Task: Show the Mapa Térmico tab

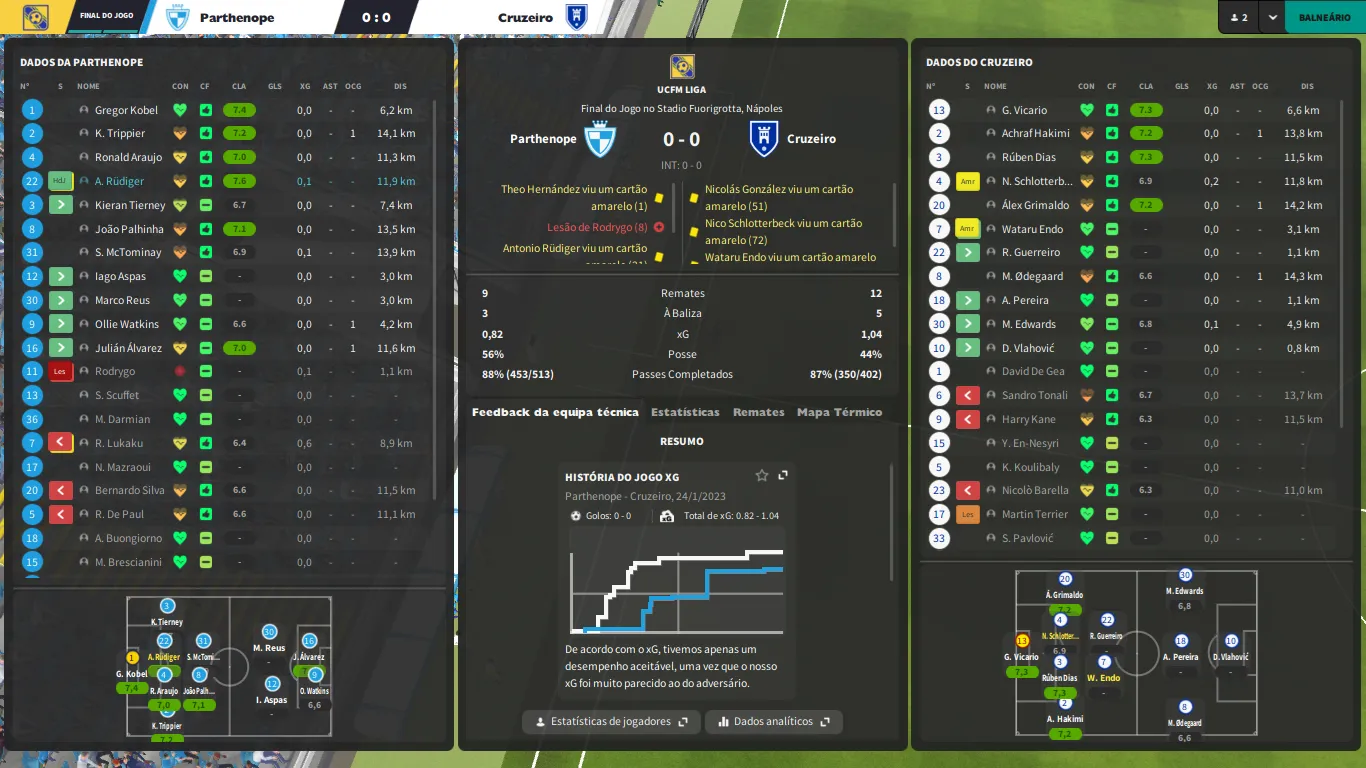Action: 839,412
